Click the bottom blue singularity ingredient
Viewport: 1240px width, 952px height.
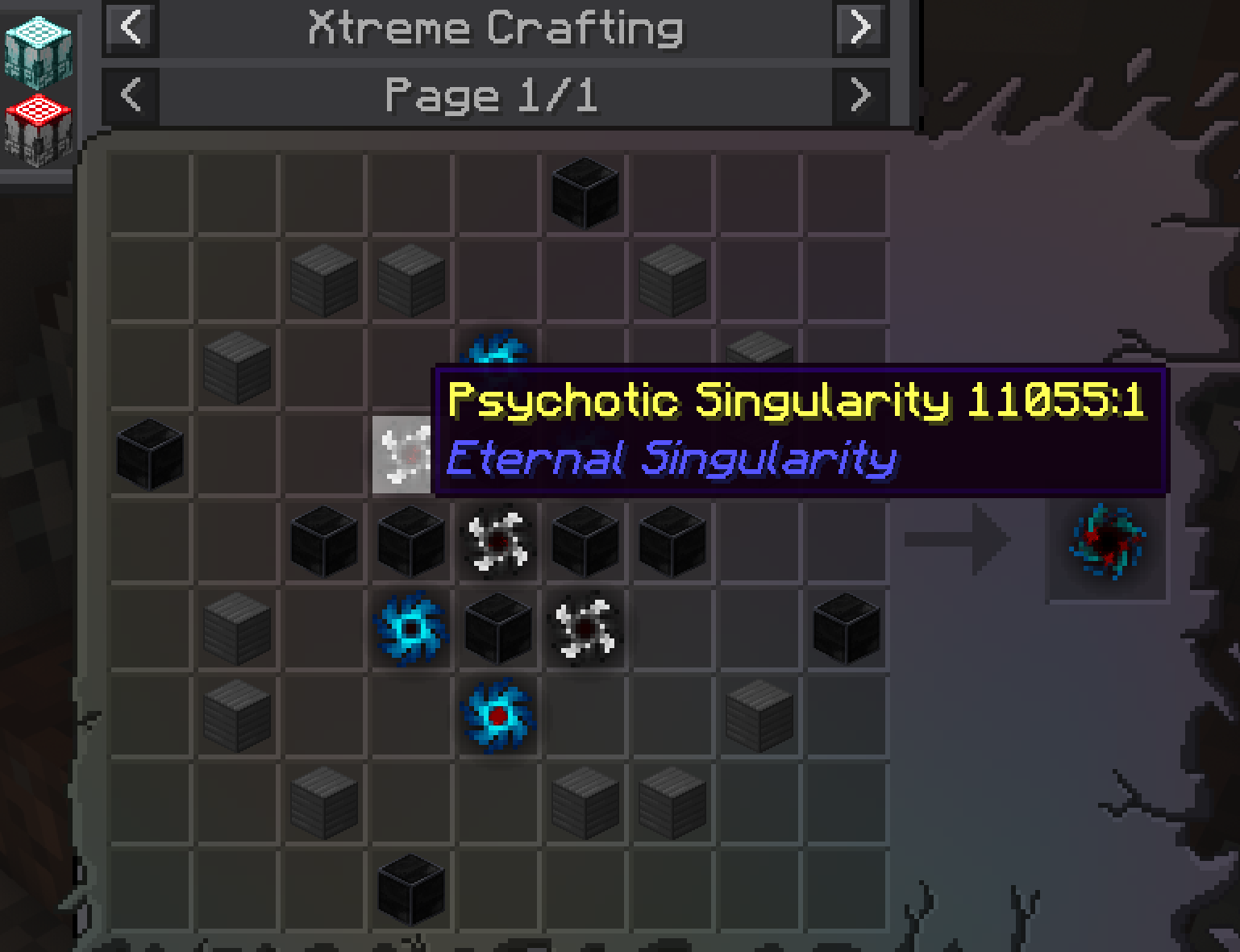(497, 717)
